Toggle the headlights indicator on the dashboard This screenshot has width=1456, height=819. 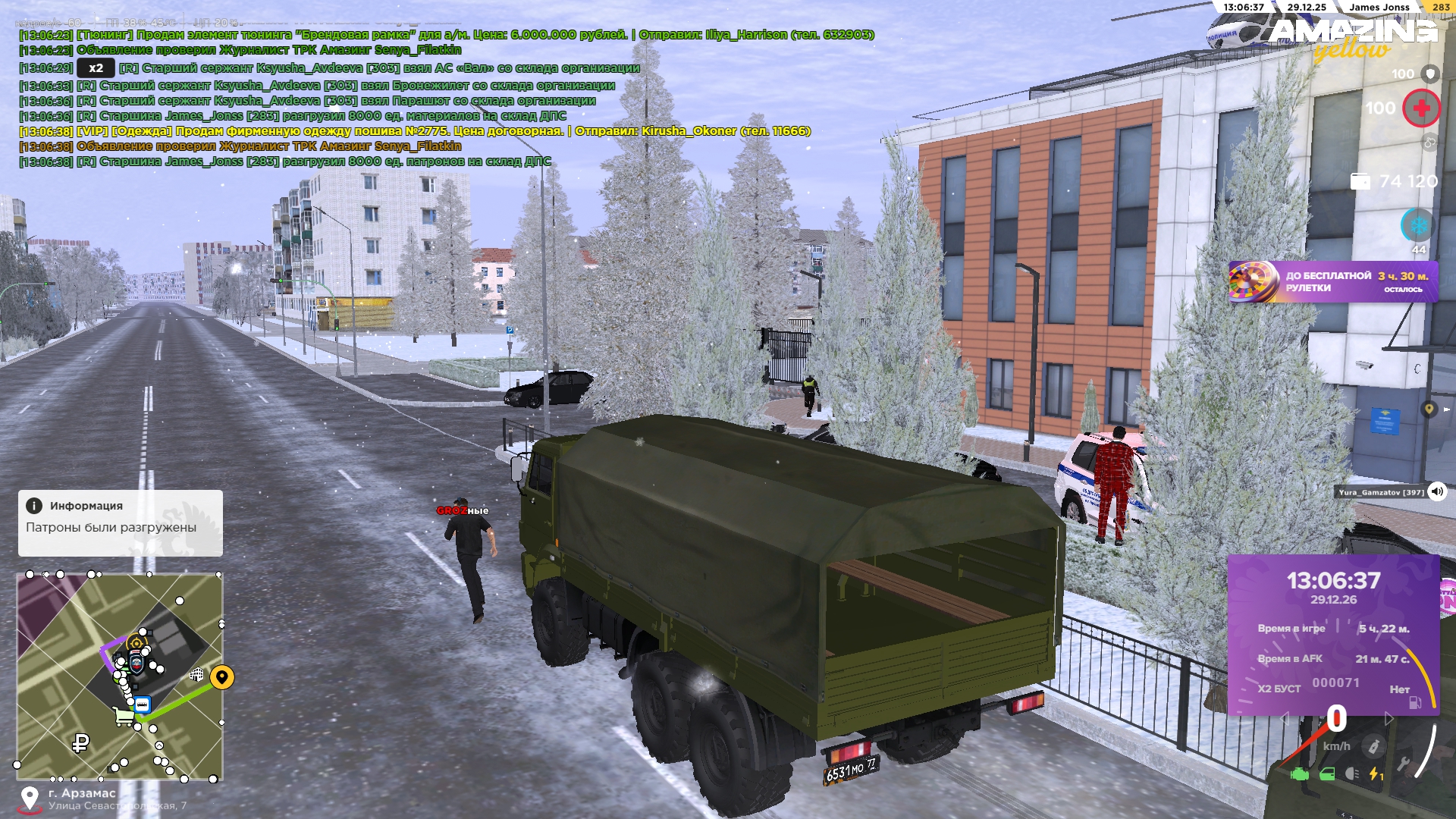click(1352, 774)
